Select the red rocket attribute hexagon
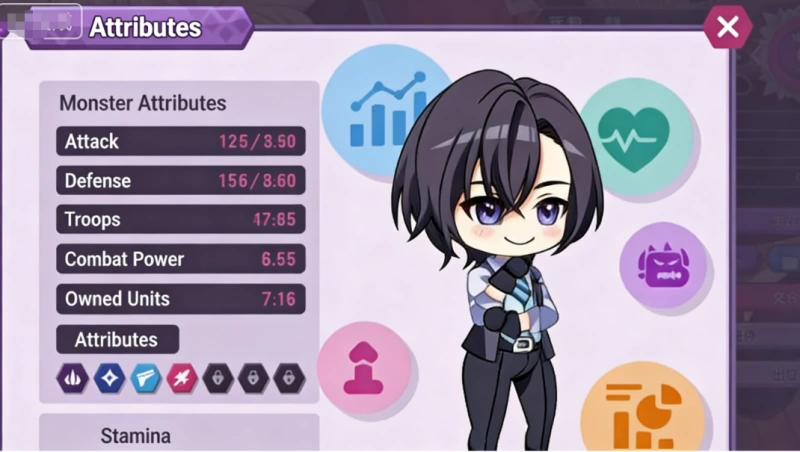 [x=180, y=377]
